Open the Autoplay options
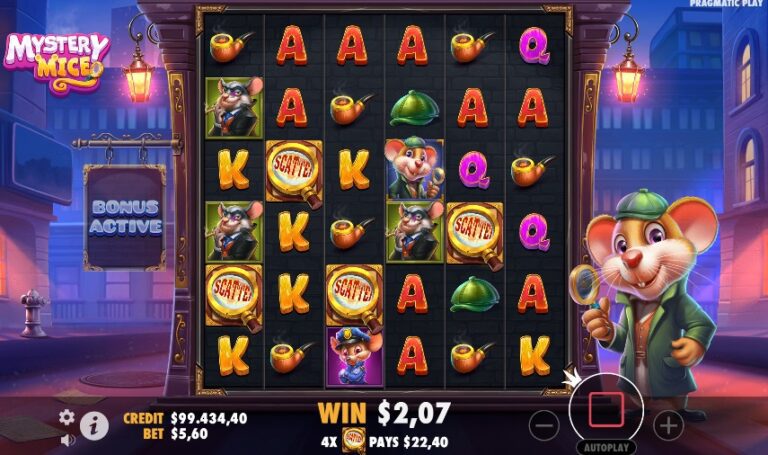The width and height of the screenshot is (768, 455). tap(606, 448)
